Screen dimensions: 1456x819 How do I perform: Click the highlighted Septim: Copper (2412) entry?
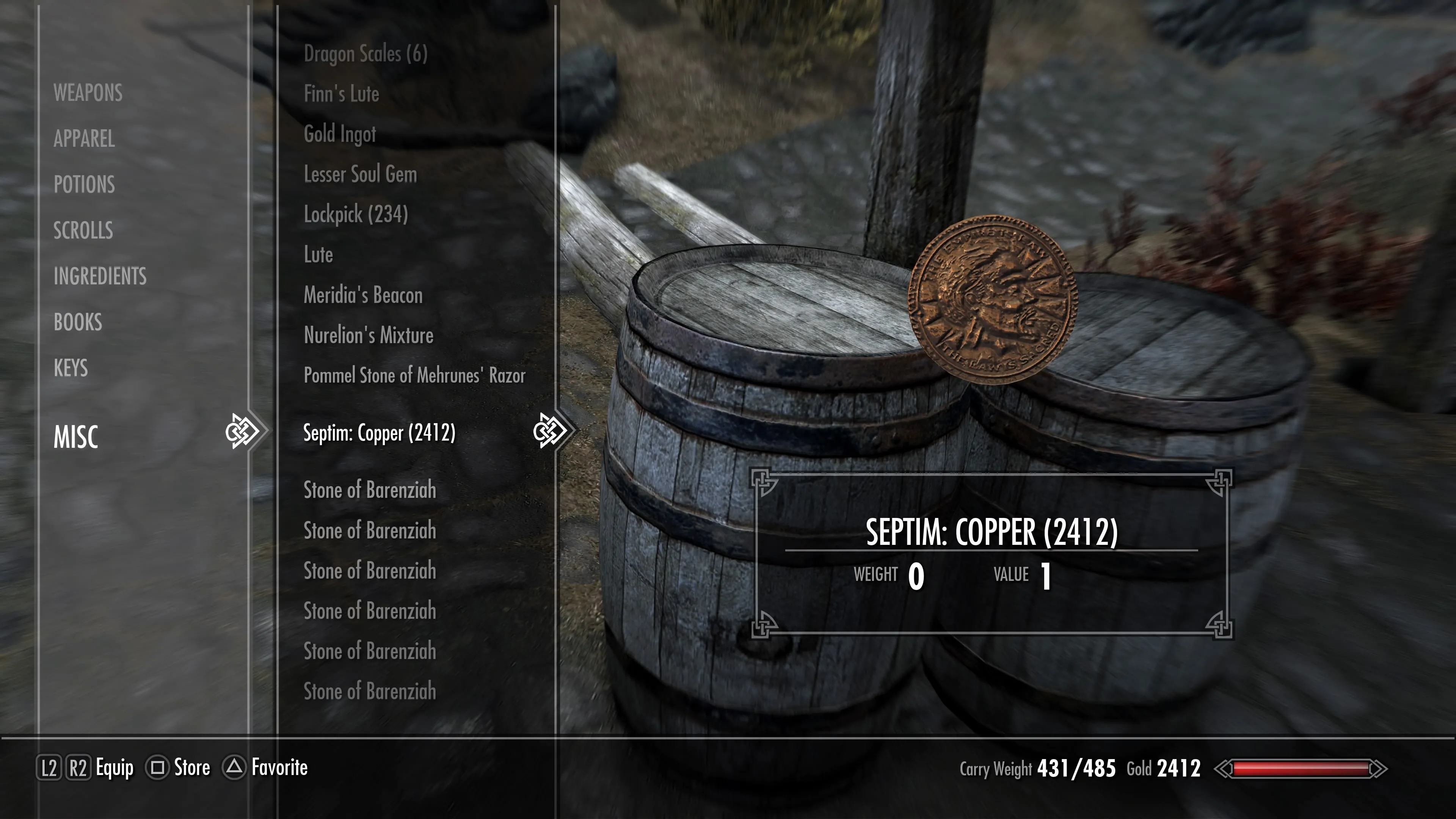[379, 433]
